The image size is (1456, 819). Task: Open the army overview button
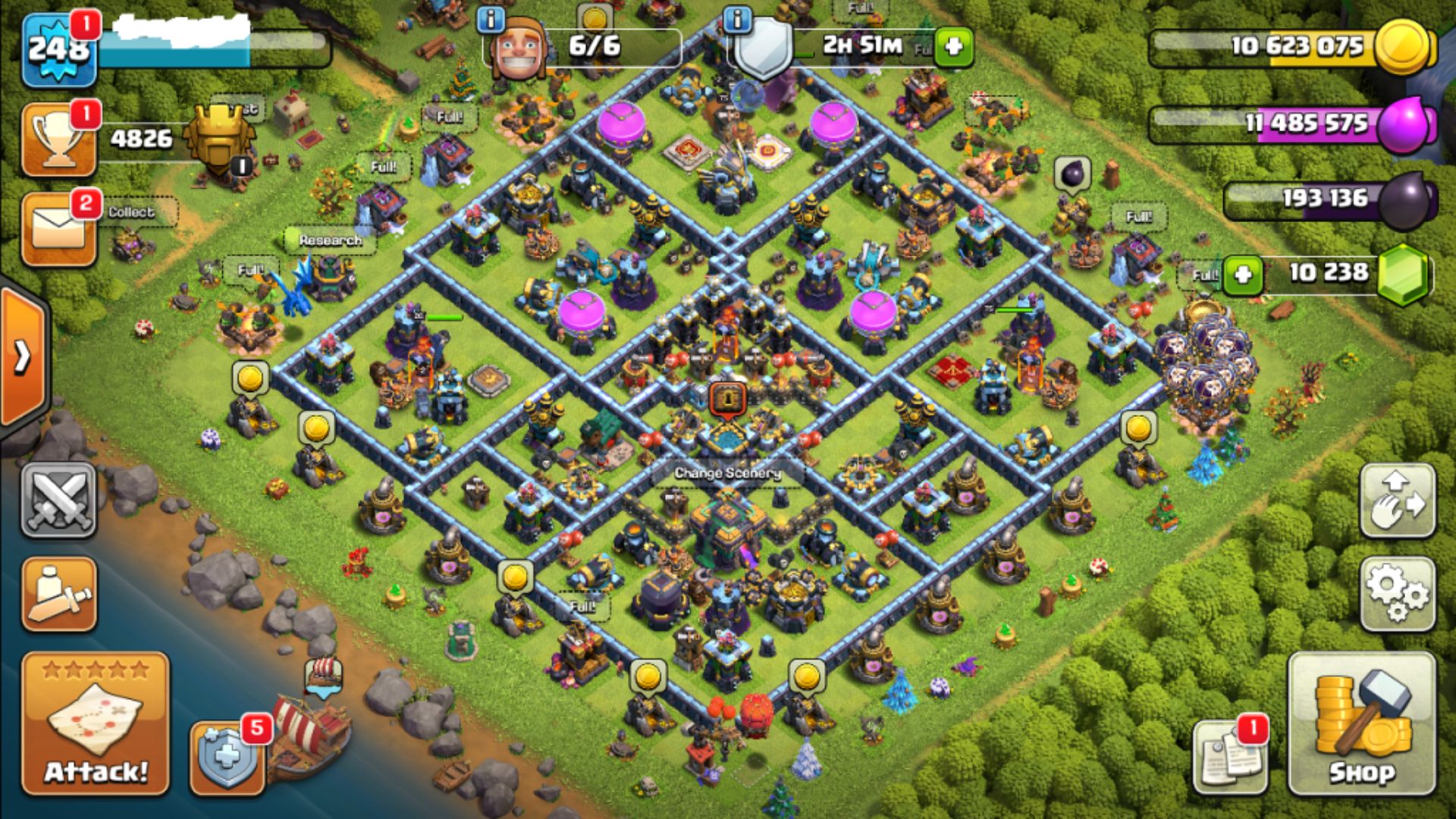(59, 594)
